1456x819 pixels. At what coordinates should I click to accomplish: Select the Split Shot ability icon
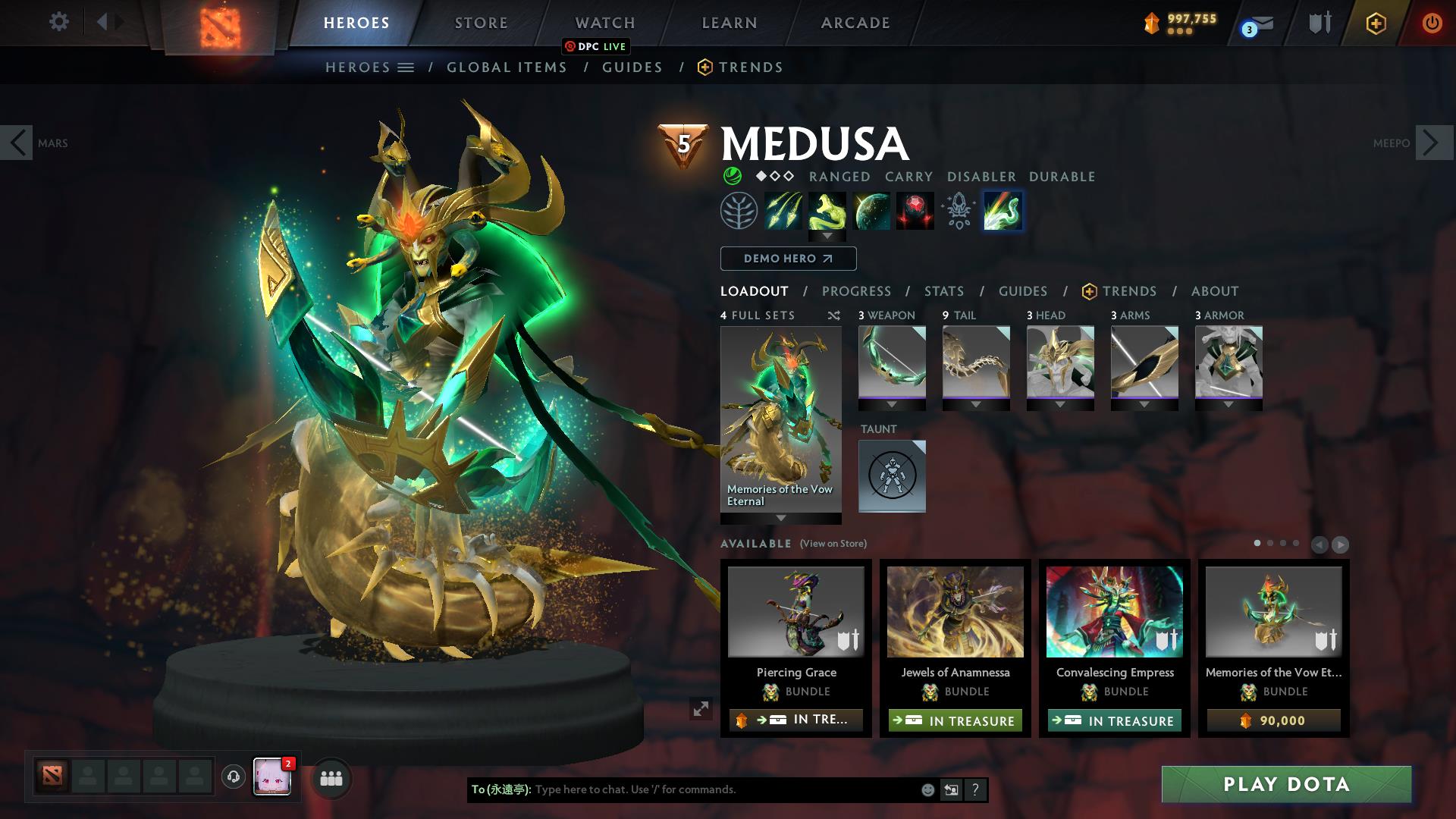784,211
